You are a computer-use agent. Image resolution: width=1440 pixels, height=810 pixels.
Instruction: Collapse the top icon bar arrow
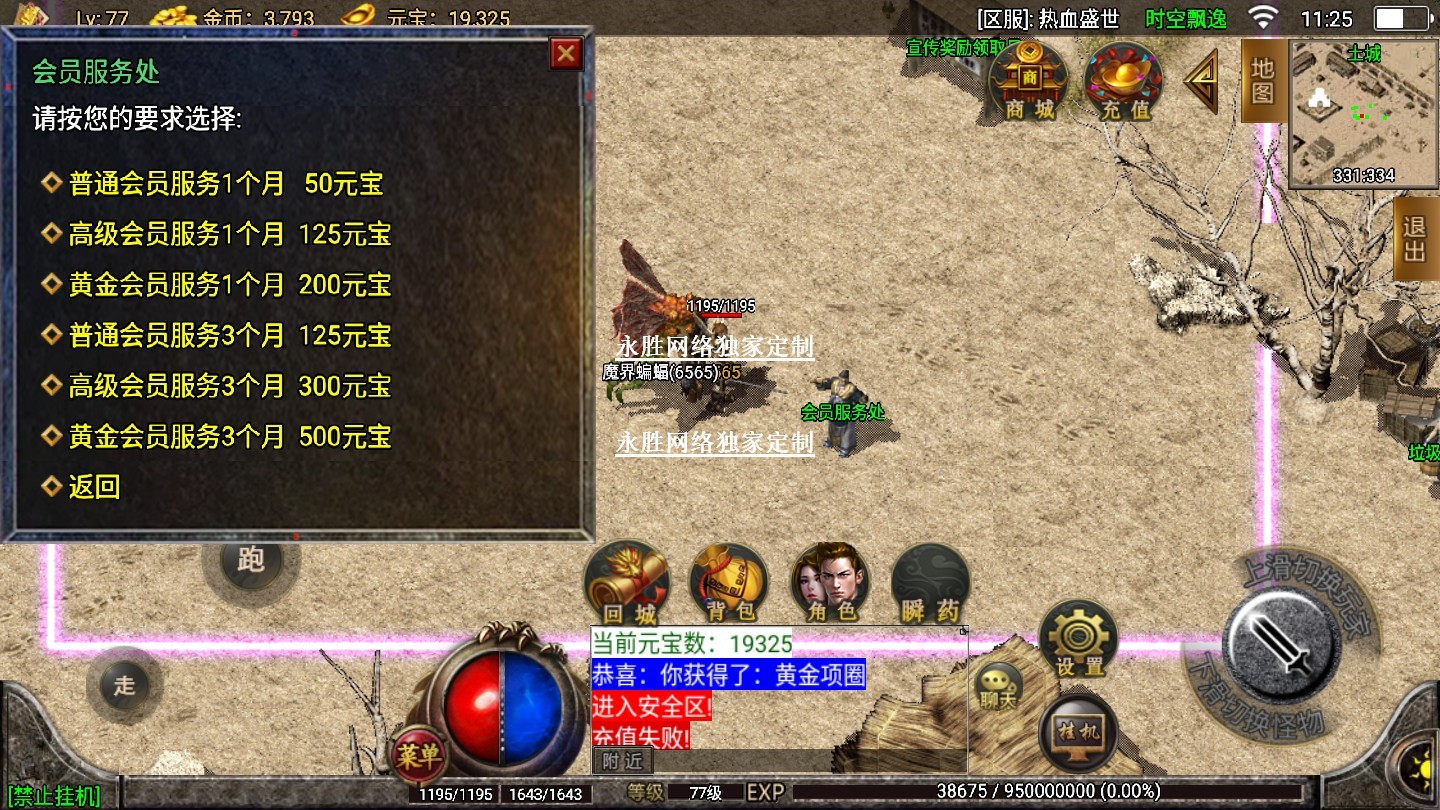[x=1202, y=80]
